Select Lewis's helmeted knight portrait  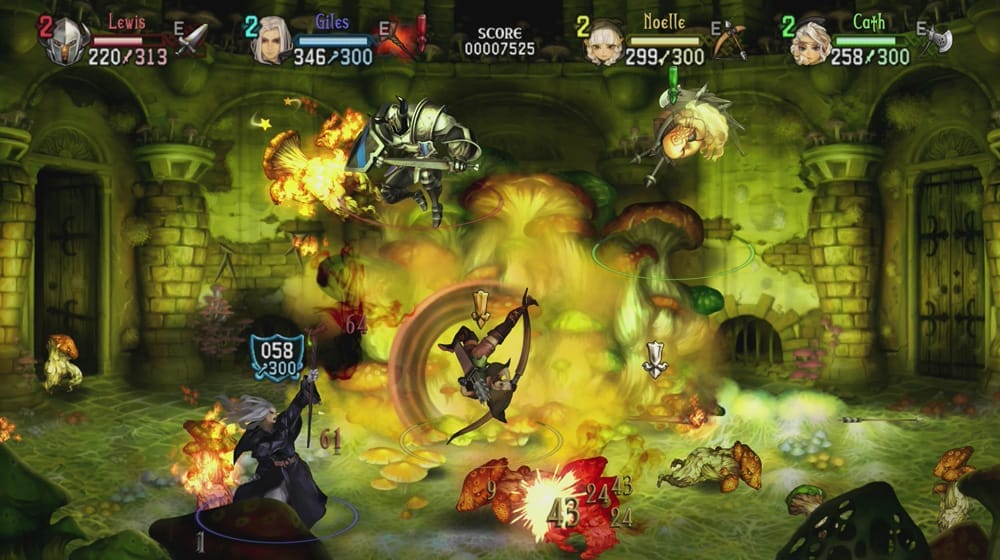point(66,41)
